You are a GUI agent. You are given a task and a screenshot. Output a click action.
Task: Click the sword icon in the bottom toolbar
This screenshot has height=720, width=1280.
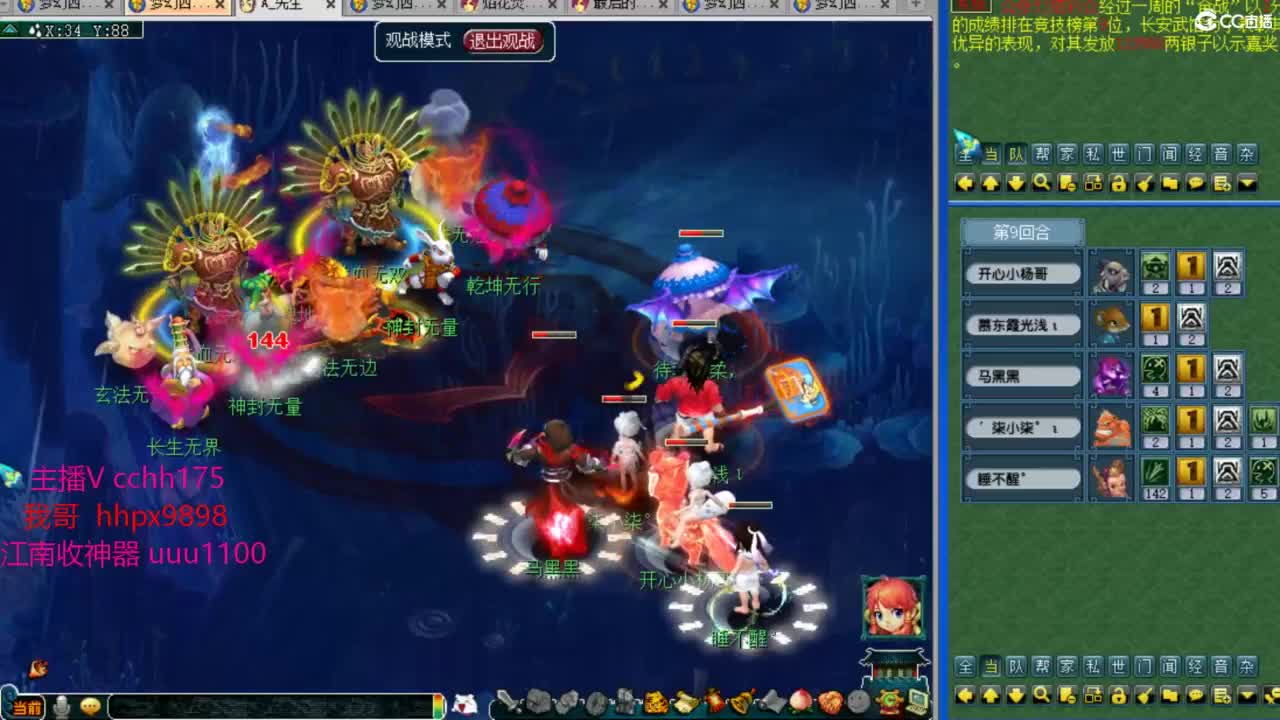tap(505, 701)
